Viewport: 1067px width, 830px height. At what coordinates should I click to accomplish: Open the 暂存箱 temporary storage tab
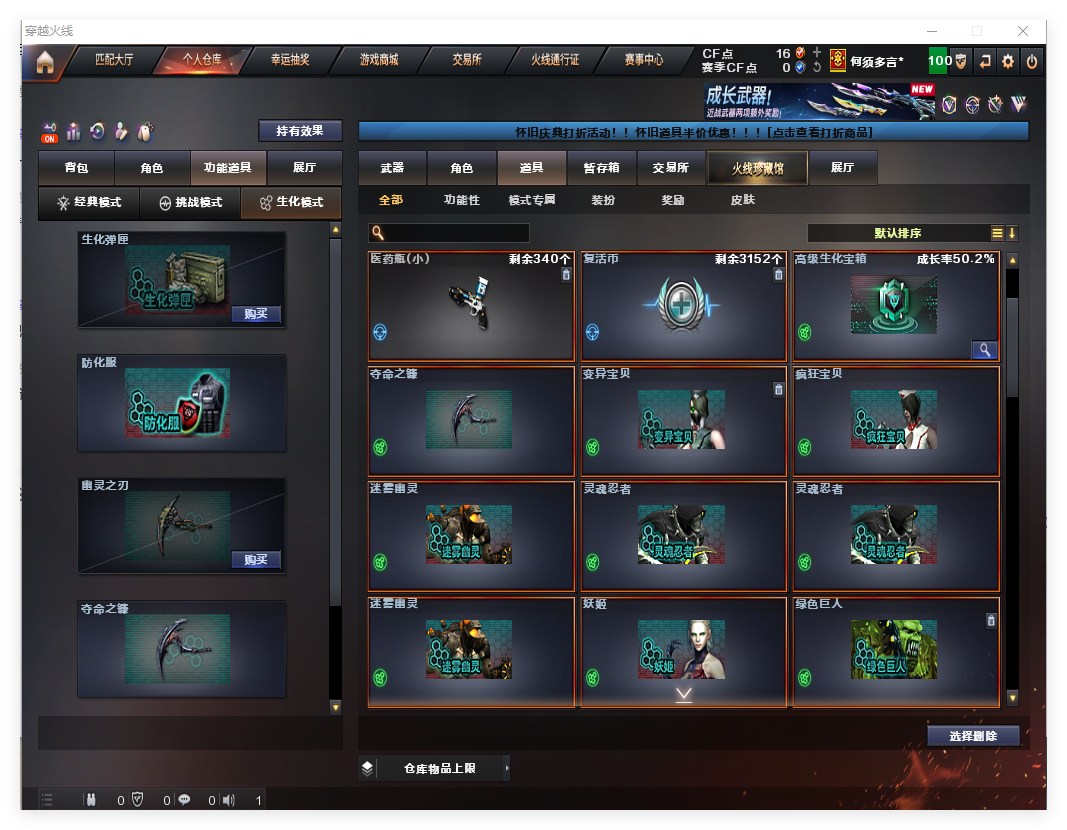click(602, 169)
